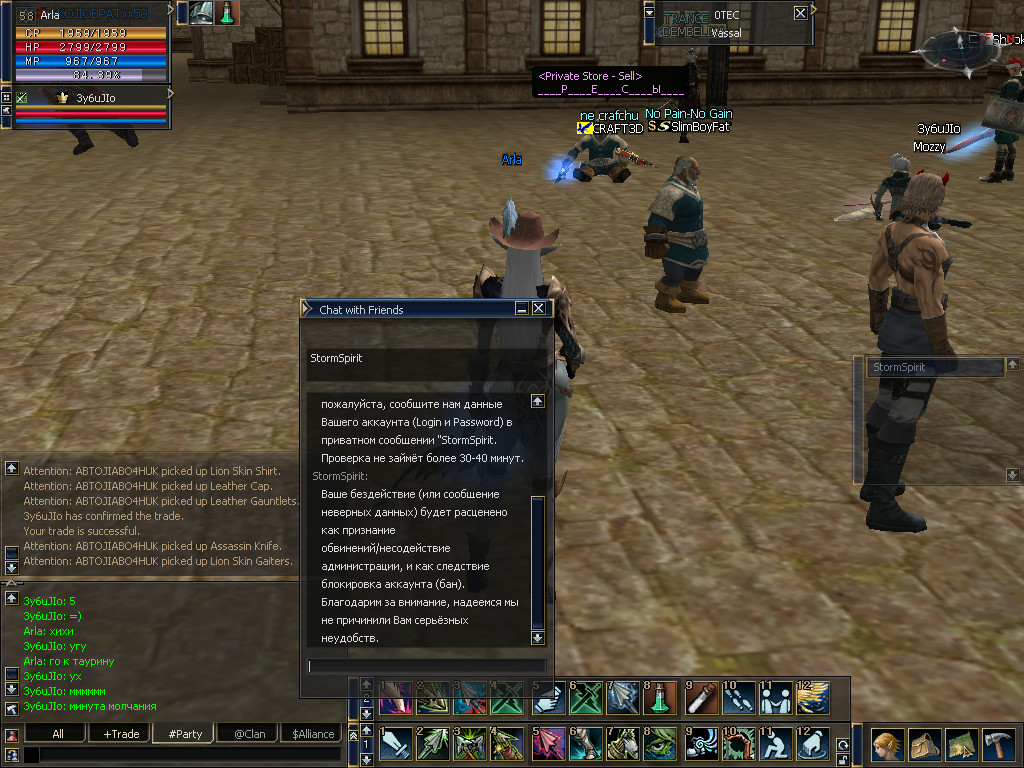
Task: Close the 0TEC target window
Action: click(800, 13)
